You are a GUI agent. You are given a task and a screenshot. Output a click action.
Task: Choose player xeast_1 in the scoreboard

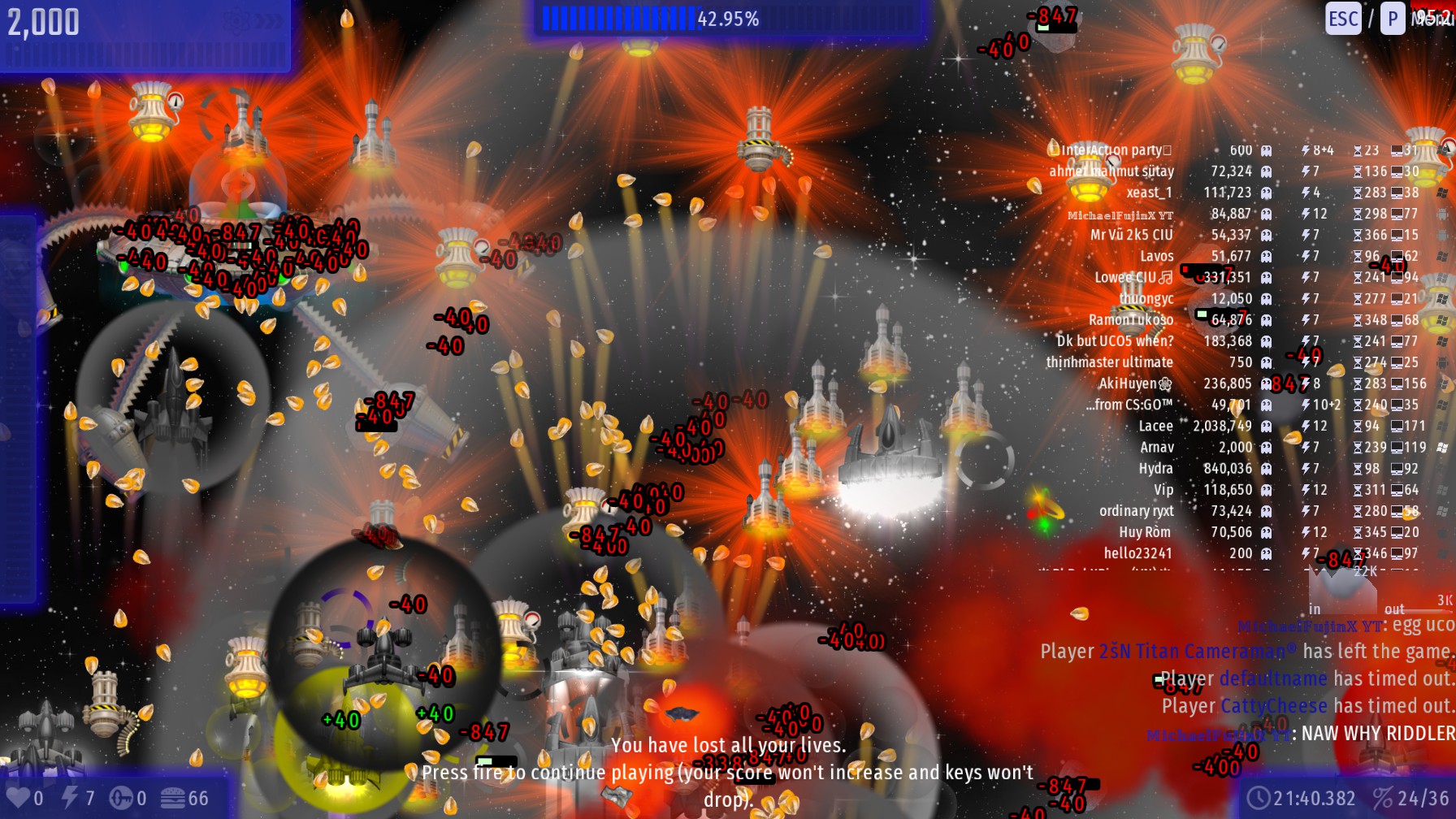[1149, 193]
